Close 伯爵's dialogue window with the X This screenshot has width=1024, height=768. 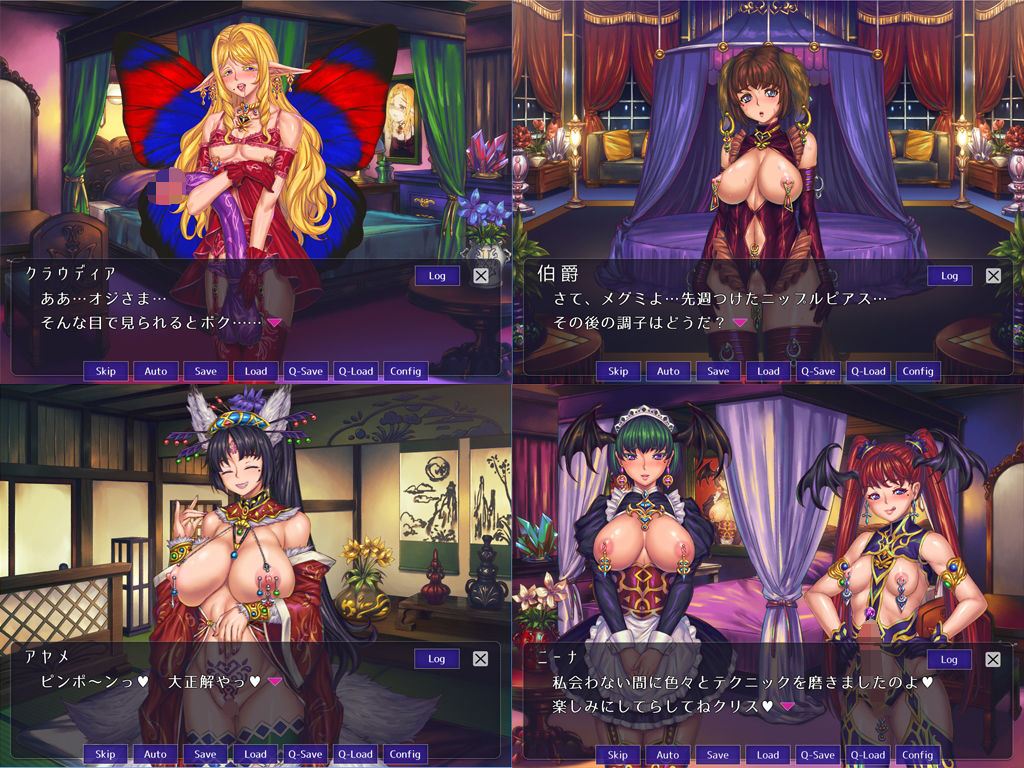point(993,276)
